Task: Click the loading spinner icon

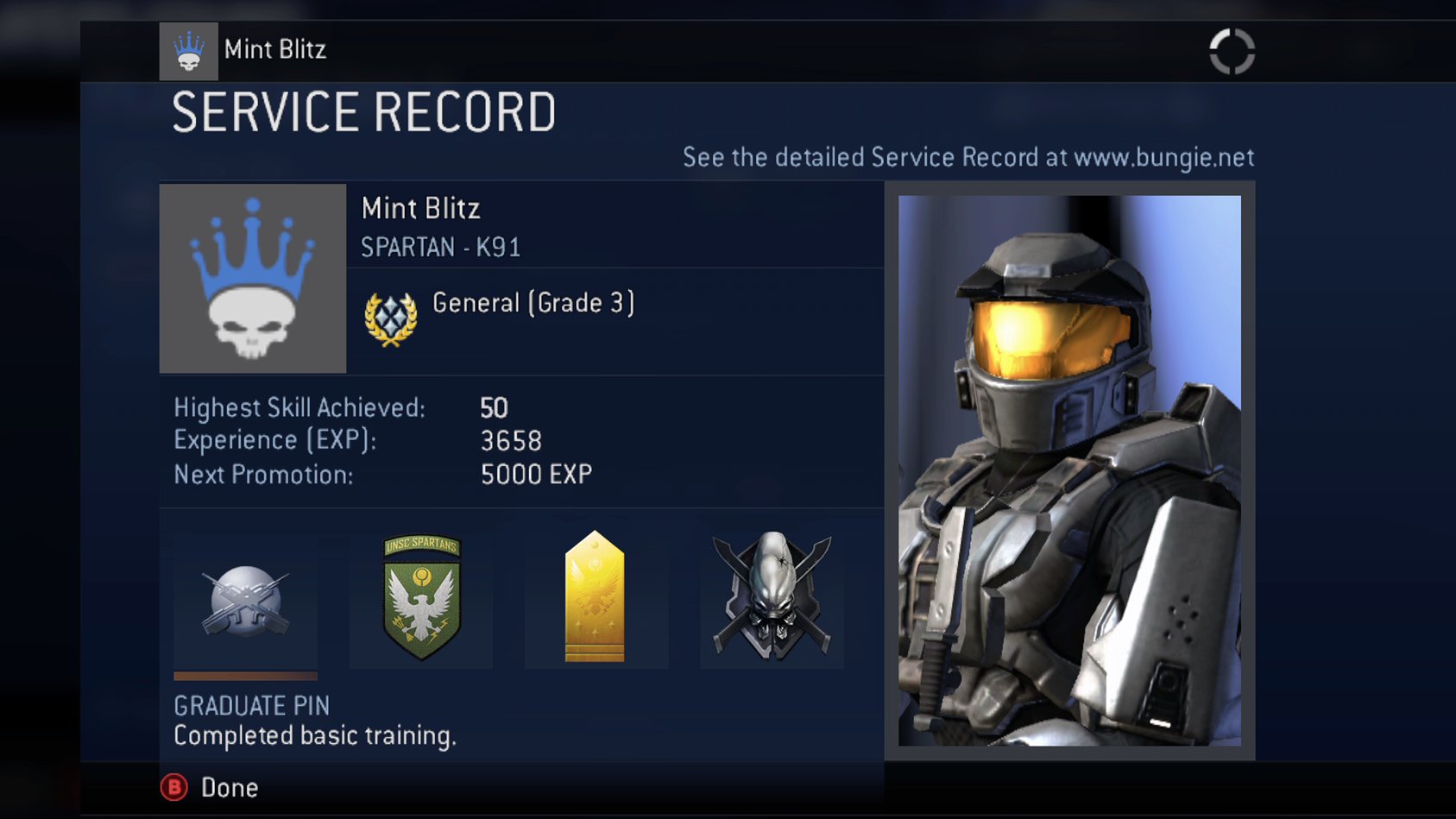Action: 1233,50
